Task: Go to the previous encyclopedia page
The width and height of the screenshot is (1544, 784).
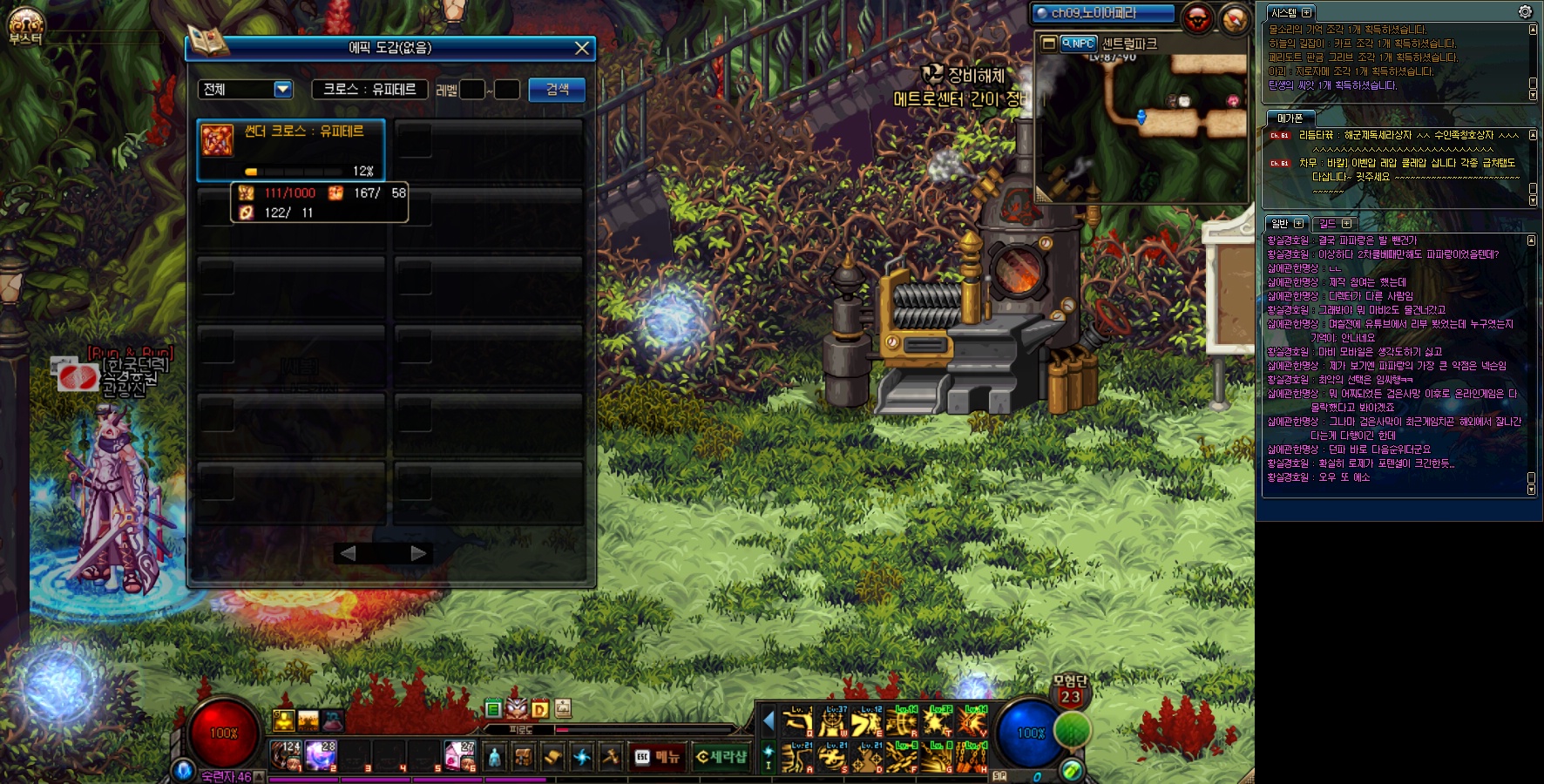Action: 348,553
